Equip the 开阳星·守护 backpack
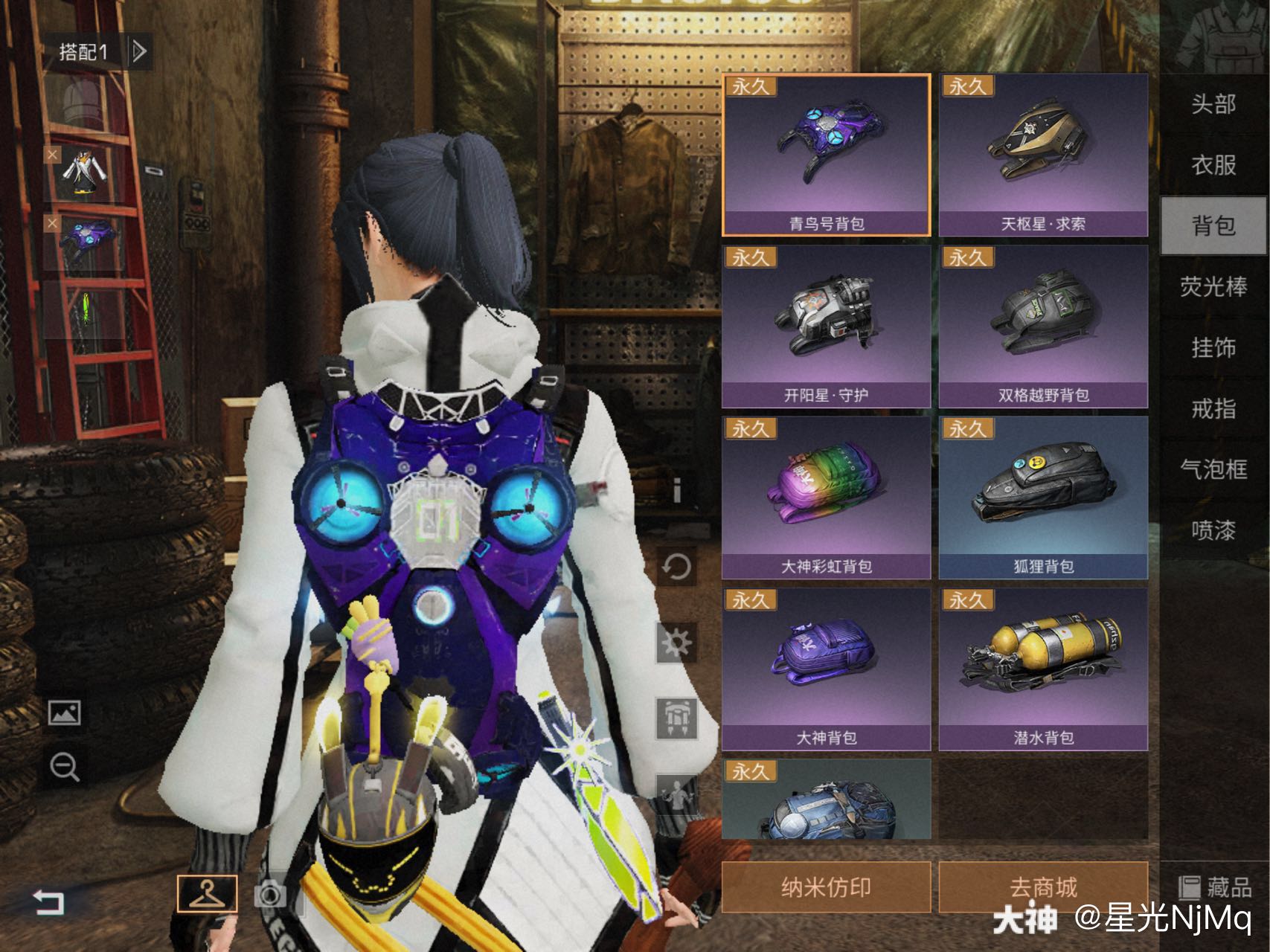The image size is (1270, 952). [x=826, y=326]
